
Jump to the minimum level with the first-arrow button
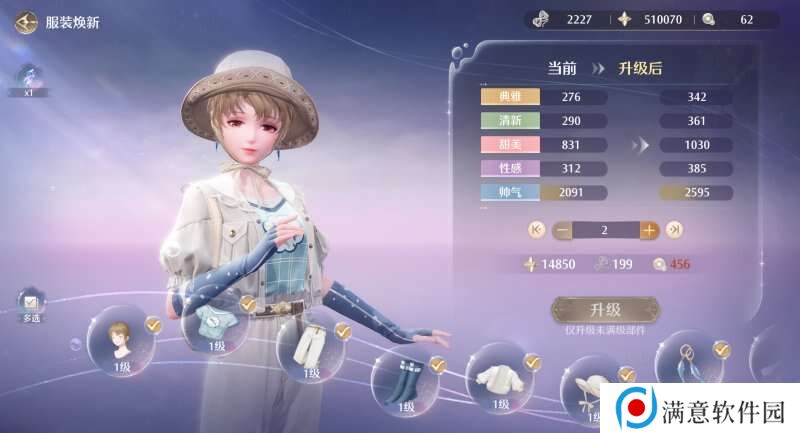[536, 230]
